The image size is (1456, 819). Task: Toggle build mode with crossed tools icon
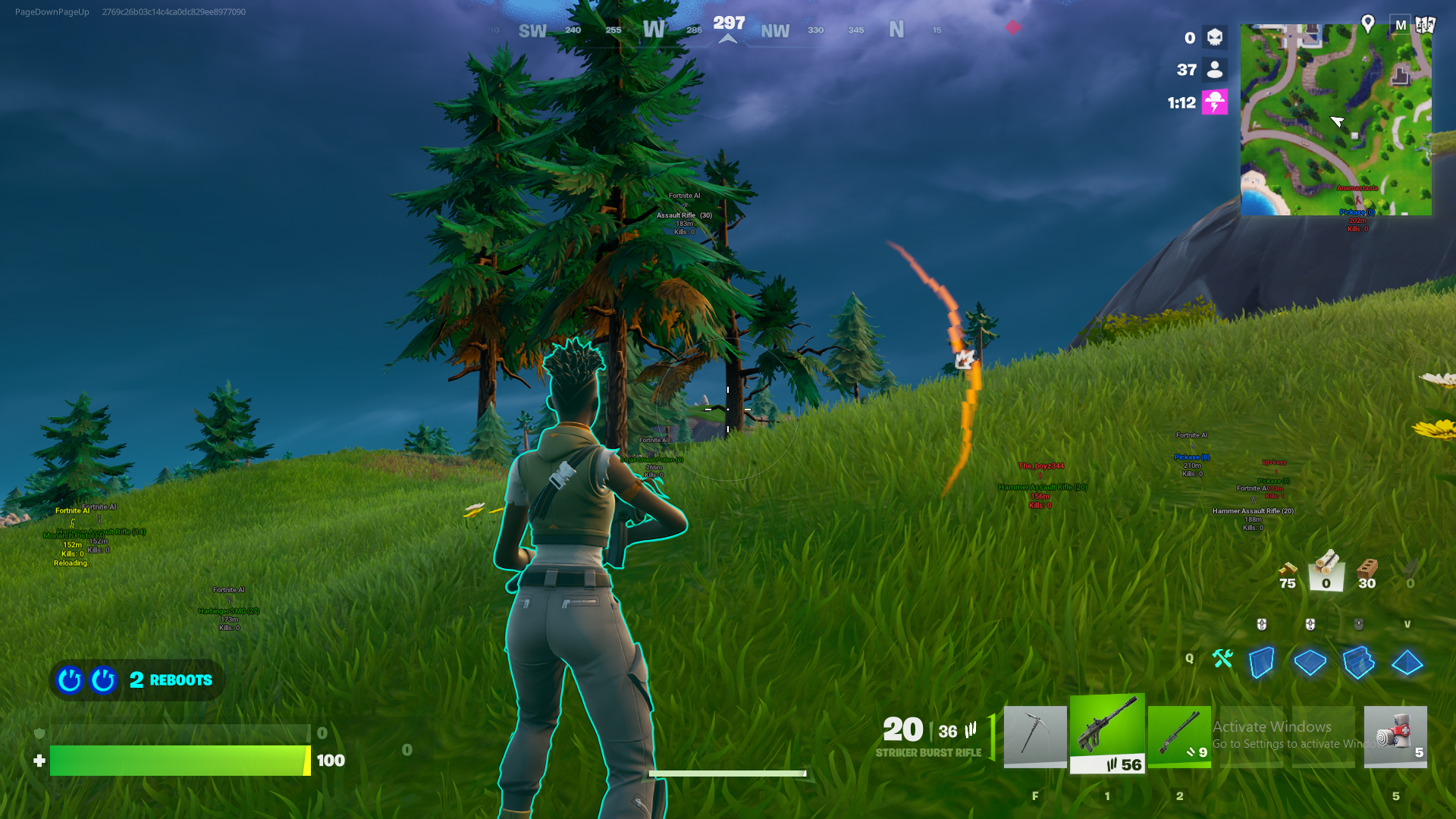click(x=1222, y=659)
